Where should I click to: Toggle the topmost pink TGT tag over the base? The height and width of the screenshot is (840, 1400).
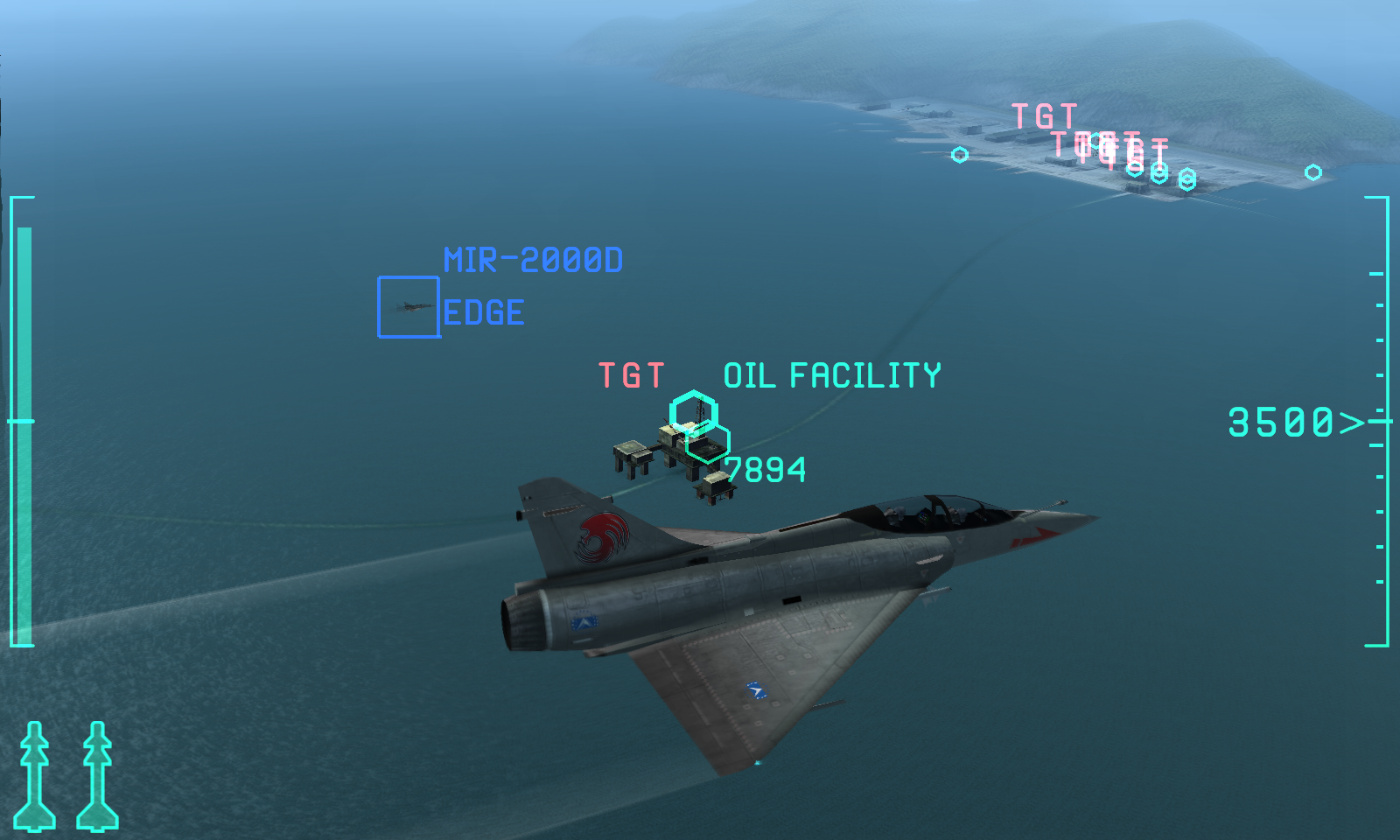click(1045, 114)
